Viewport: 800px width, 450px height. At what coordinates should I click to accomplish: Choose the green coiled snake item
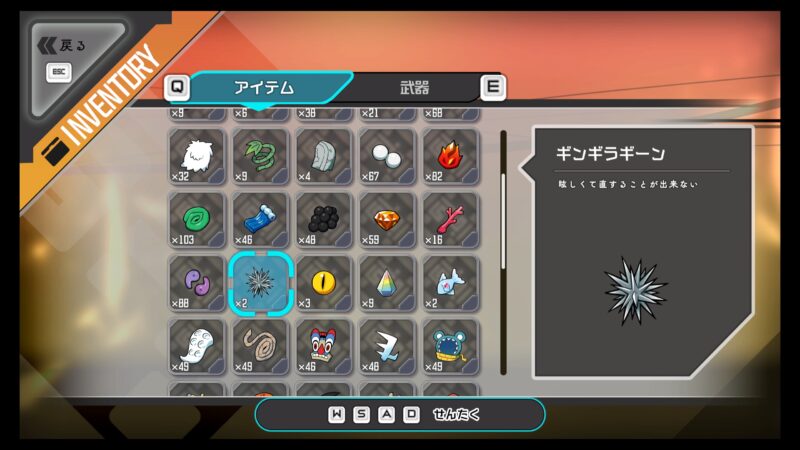[261, 156]
